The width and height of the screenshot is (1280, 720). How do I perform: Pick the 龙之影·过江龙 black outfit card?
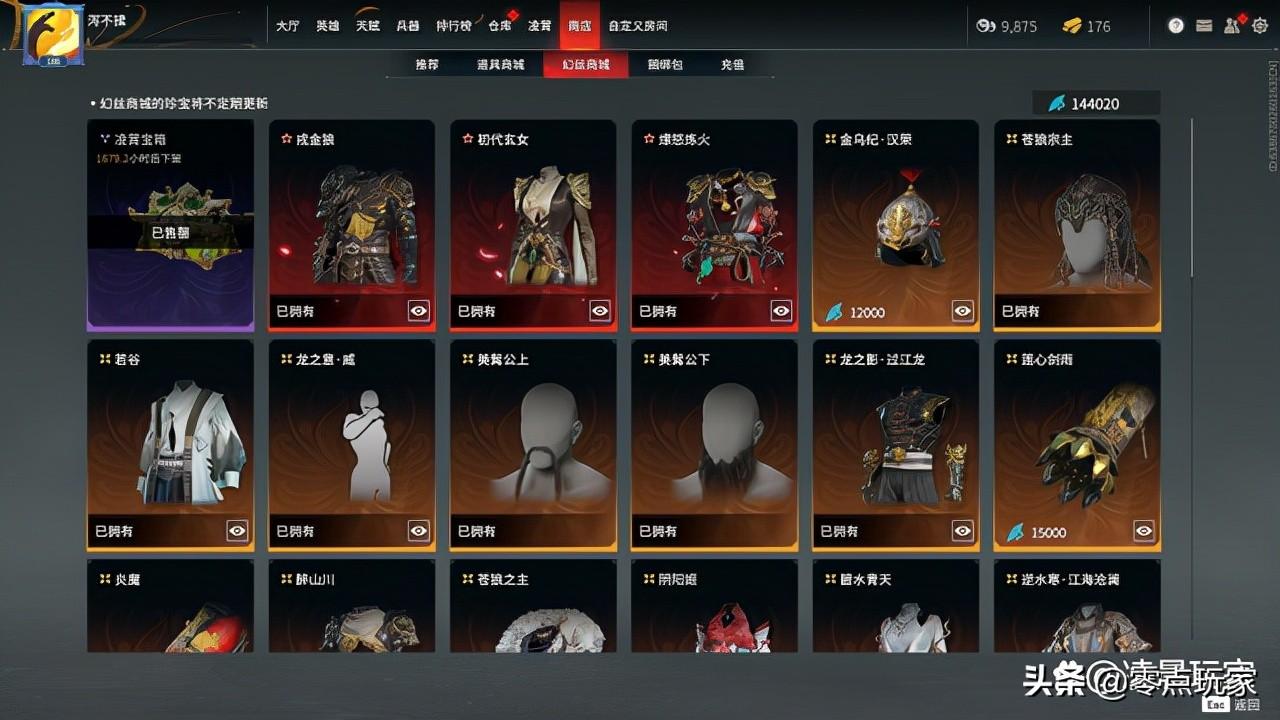tap(896, 445)
